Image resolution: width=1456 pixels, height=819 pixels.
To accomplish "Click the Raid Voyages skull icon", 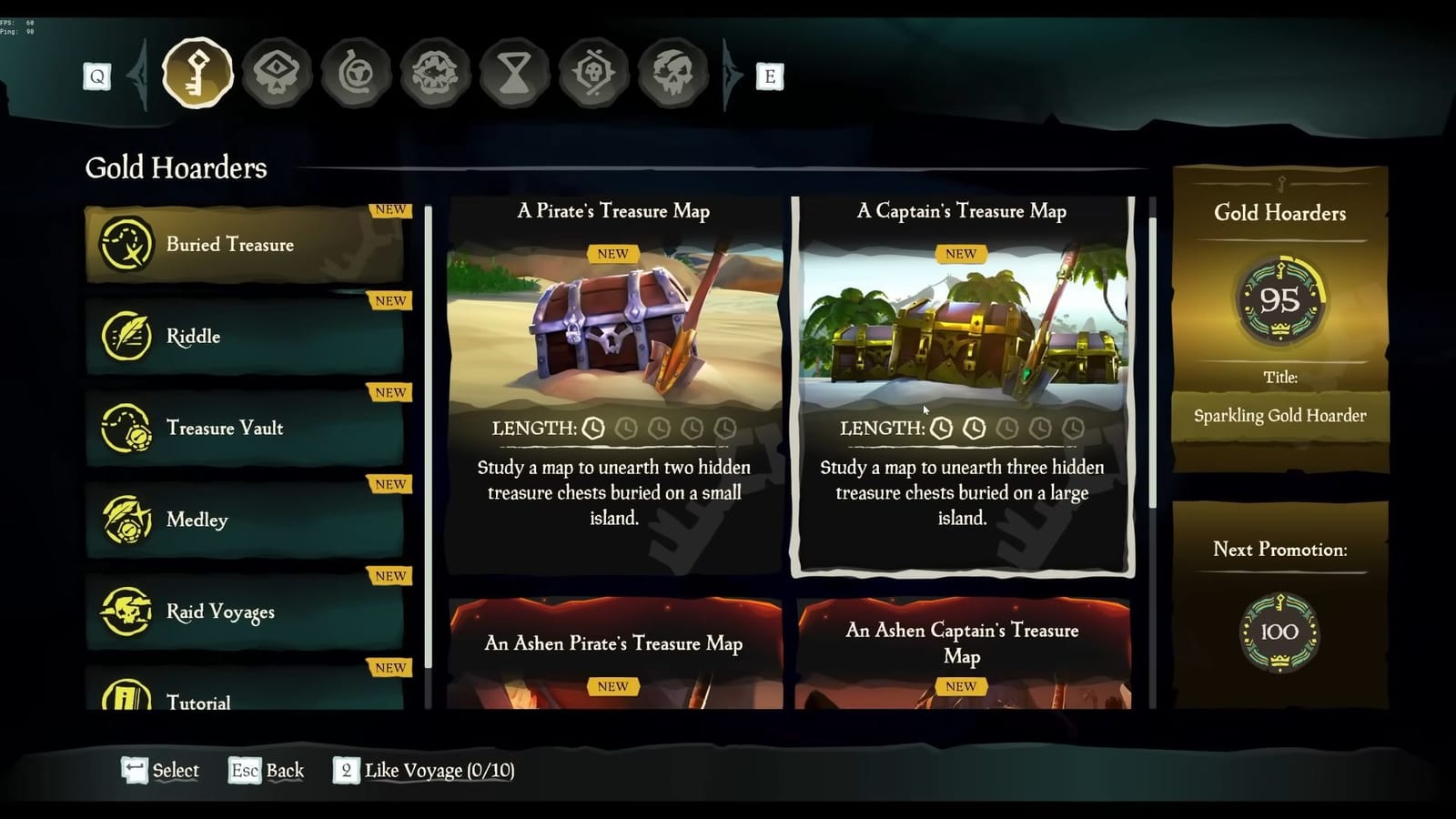I will point(127,612).
